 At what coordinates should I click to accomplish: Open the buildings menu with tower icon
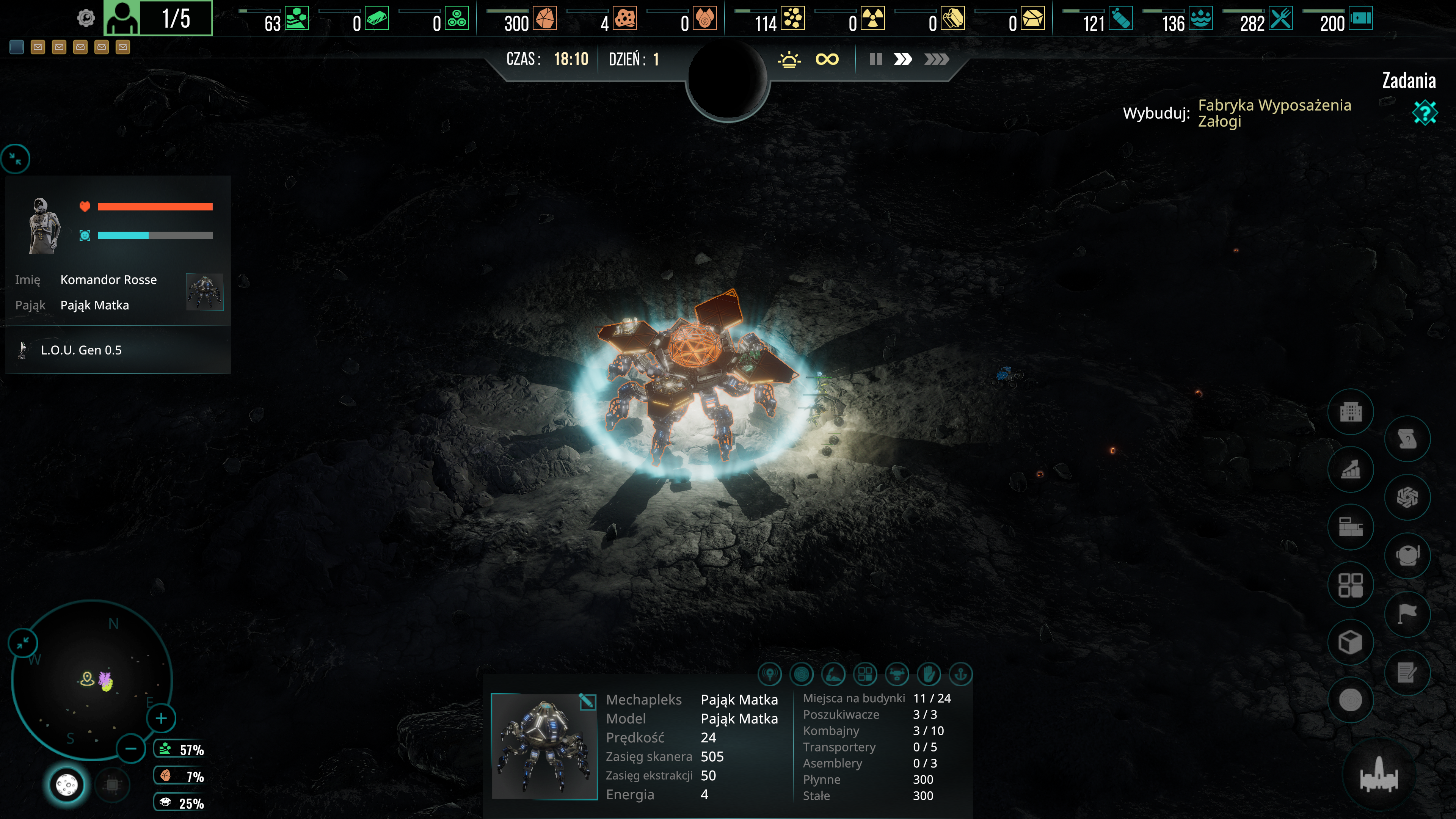pos(1350,411)
